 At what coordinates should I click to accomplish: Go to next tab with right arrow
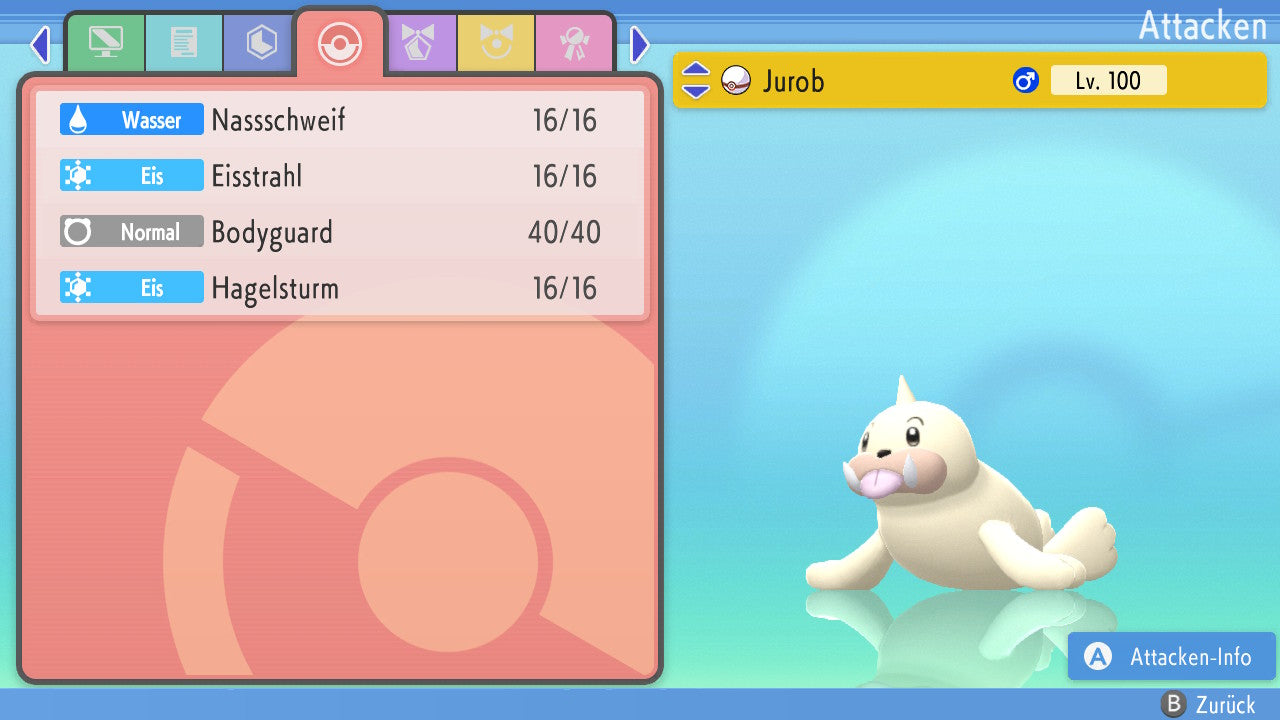tap(640, 44)
